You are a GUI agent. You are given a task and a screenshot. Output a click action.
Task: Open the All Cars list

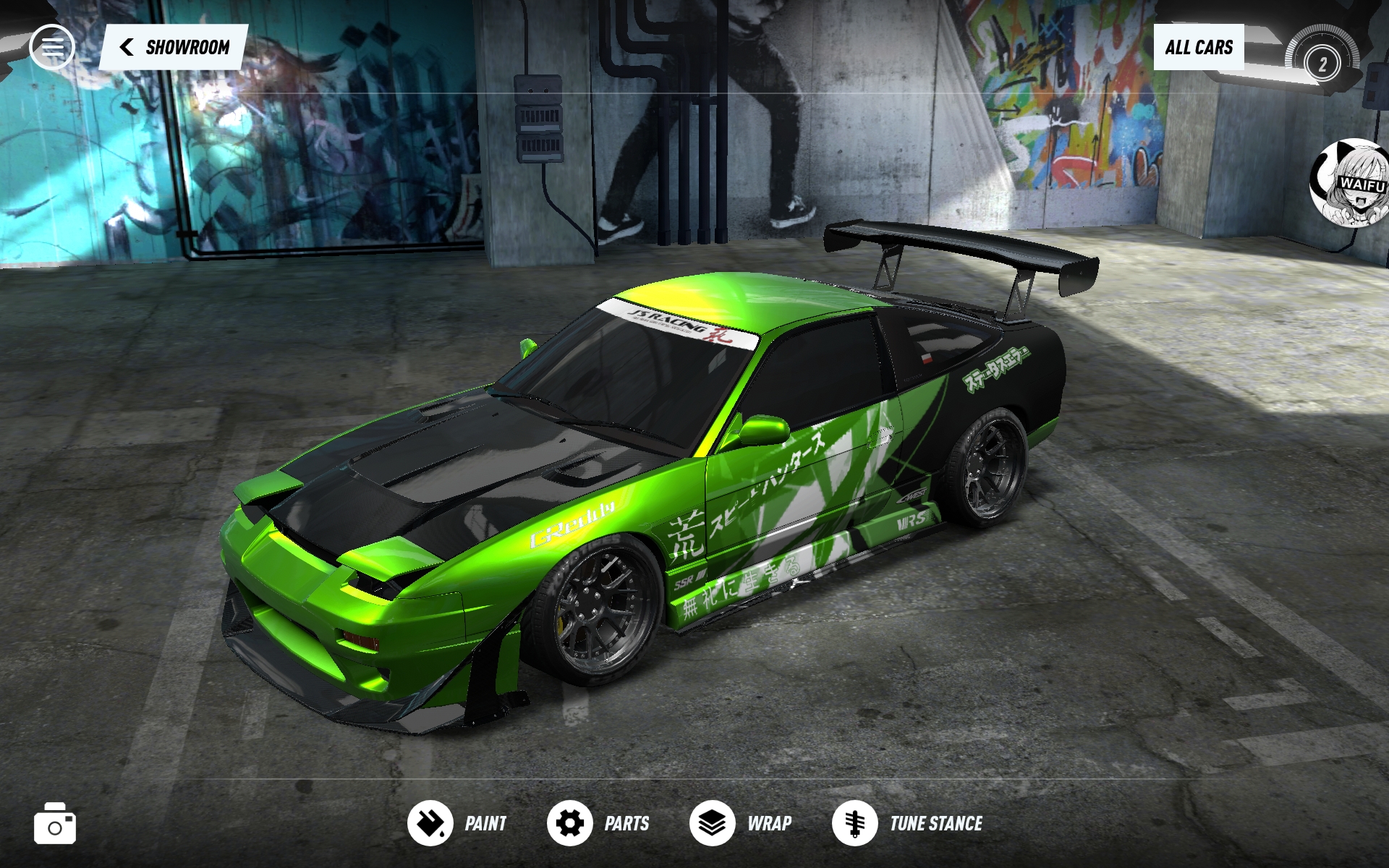click(x=1198, y=48)
